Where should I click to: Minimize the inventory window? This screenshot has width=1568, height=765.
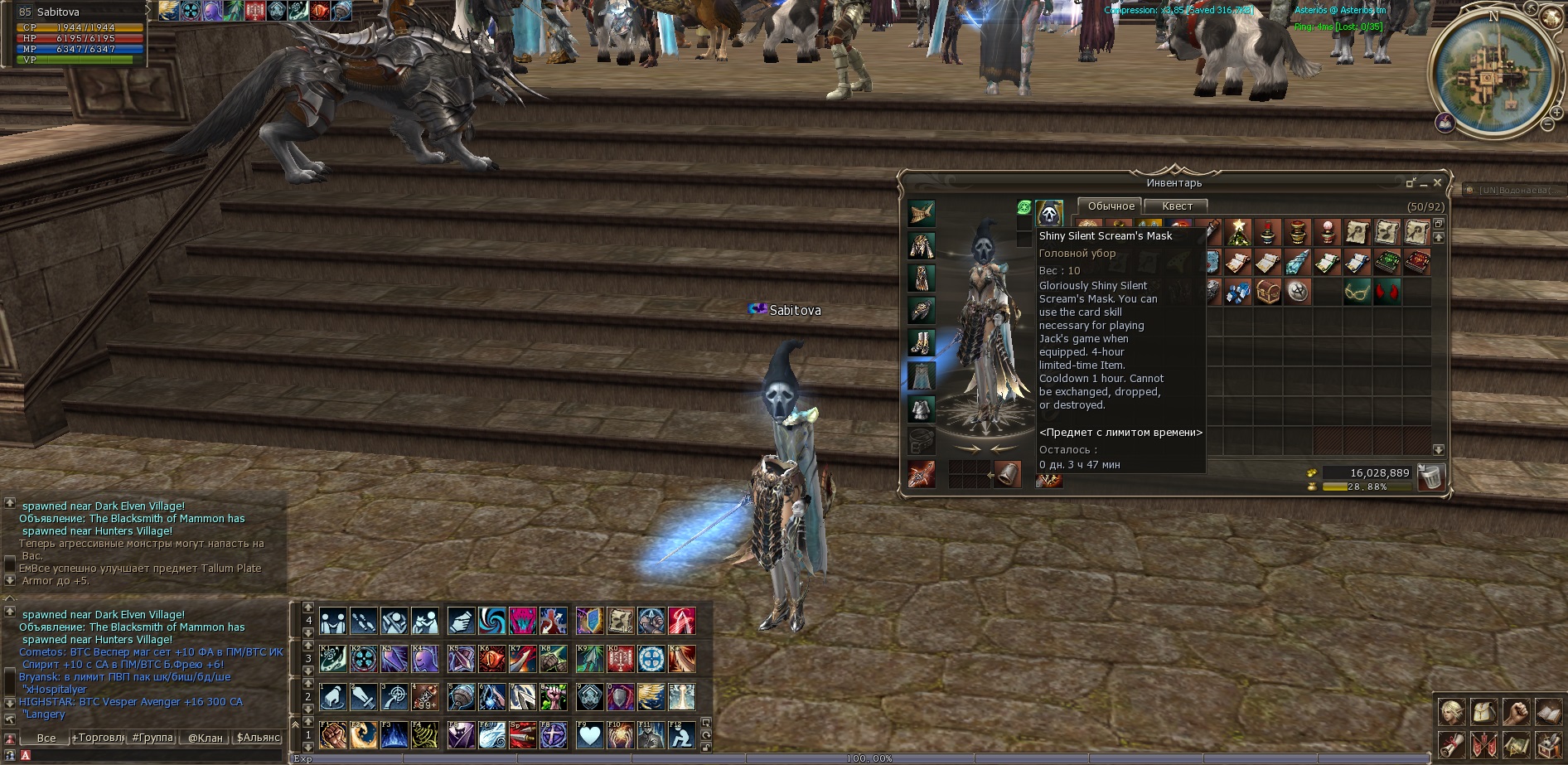[x=1424, y=183]
